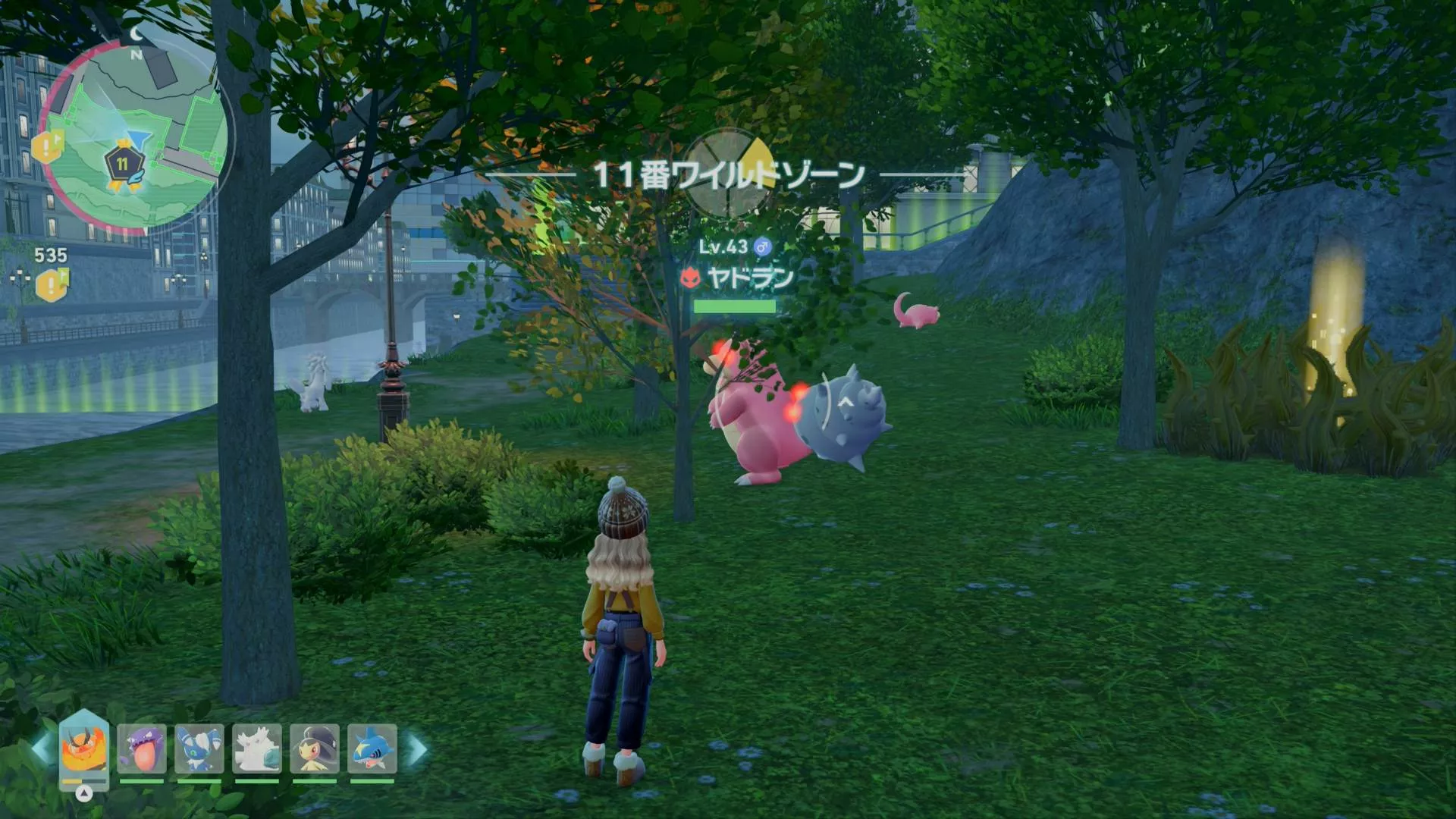The height and width of the screenshot is (819, 1456).
Task: Click the male gender symbol next to Lv.43
Action: pyautogui.click(x=761, y=246)
